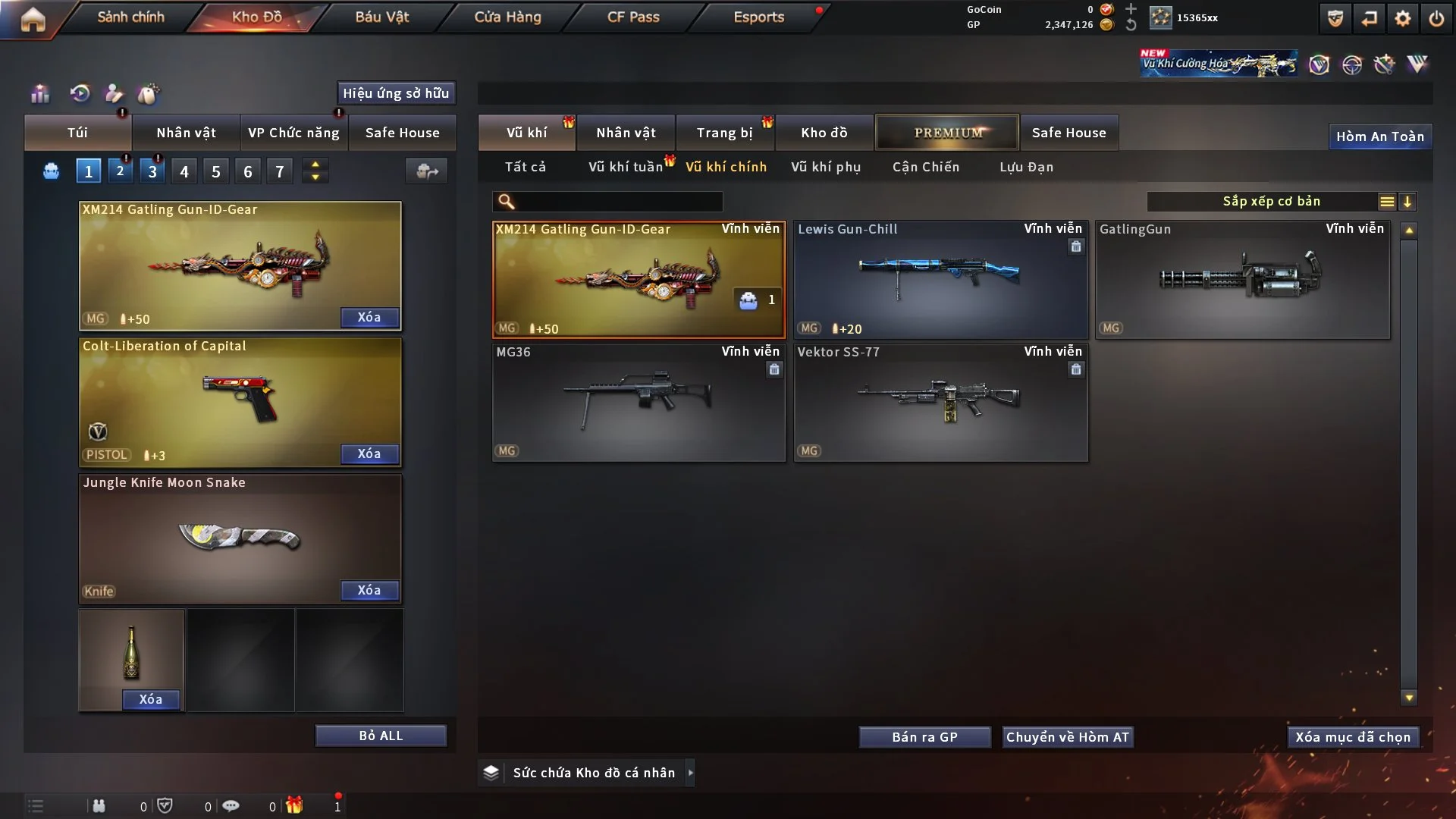
Task: Open the Sắp xếp cơ bản sort dropdown
Action: 1271,202
